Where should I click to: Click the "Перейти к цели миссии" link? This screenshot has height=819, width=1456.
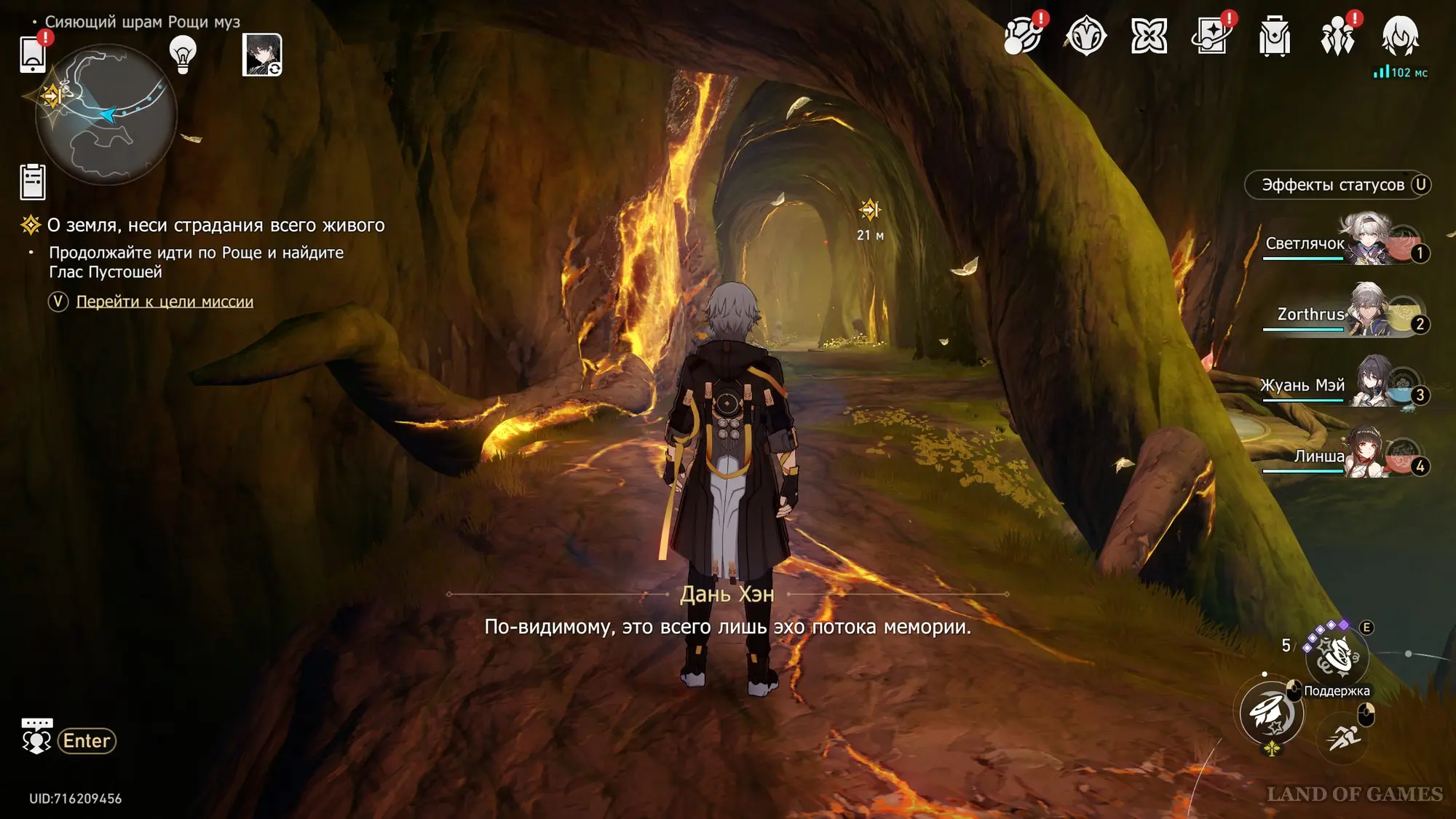coord(165,301)
